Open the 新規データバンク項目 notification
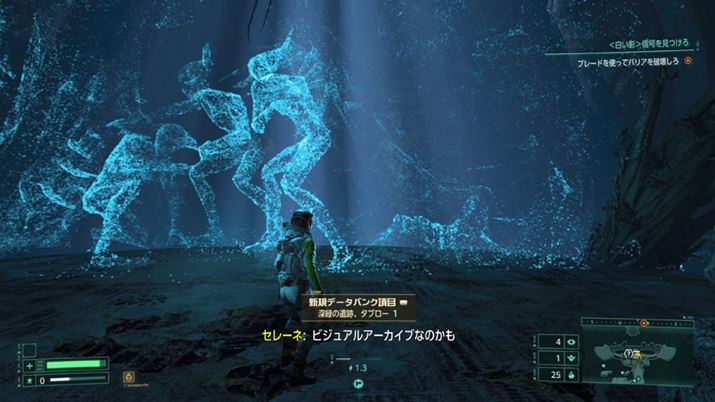Image resolution: width=715 pixels, height=402 pixels. (x=356, y=305)
